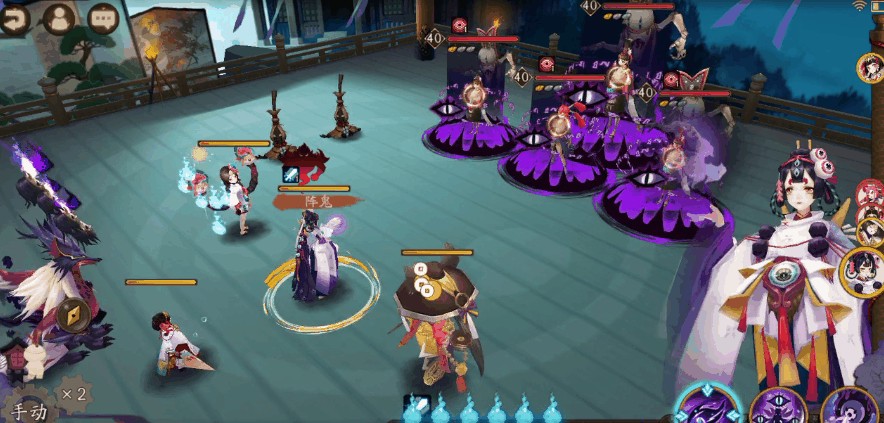Activate the cyan-highlighted skill icon
The width and height of the screenshot is (884, 423).
[707, 408]
